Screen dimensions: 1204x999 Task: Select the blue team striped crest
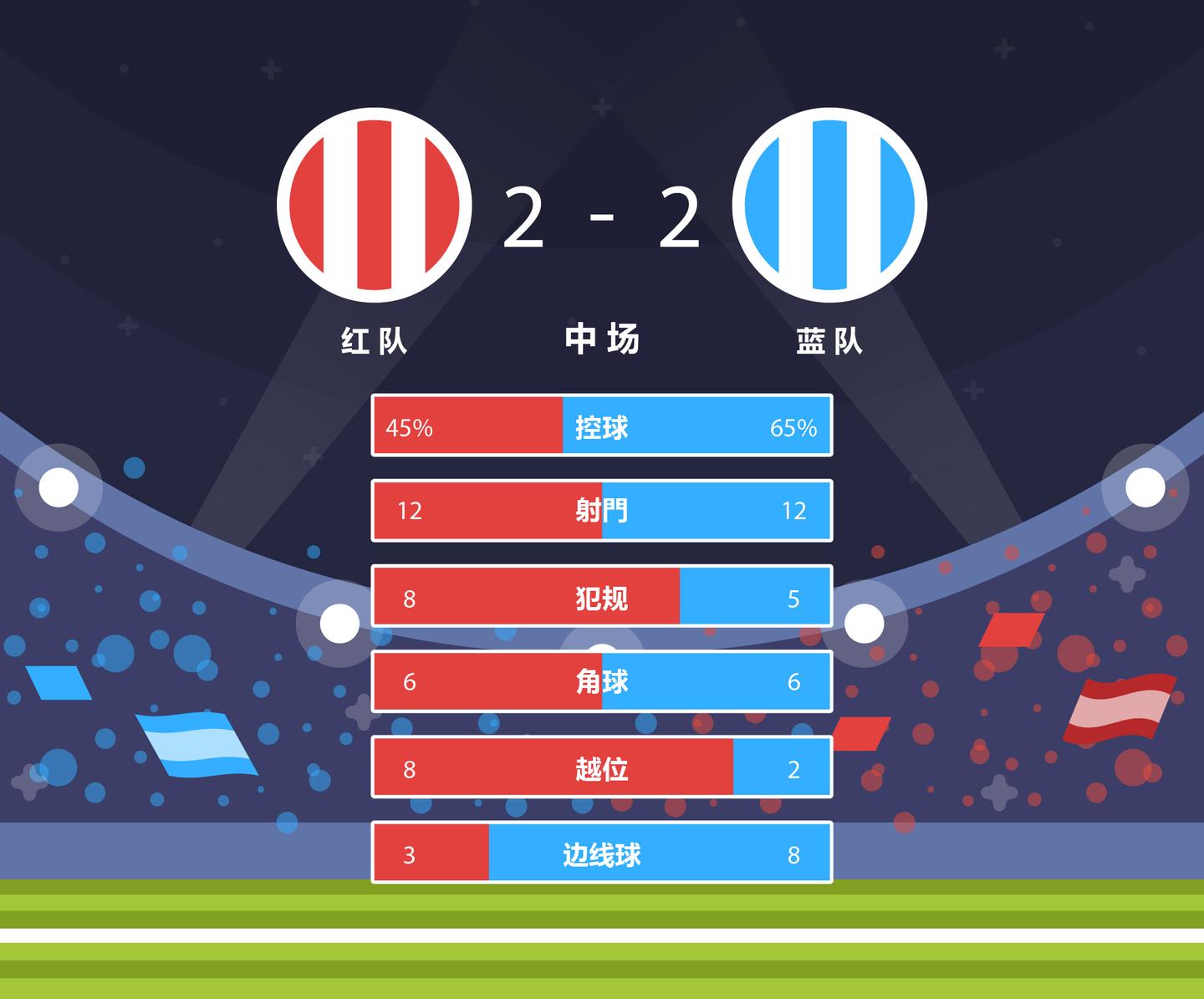(x=829, y=205)
